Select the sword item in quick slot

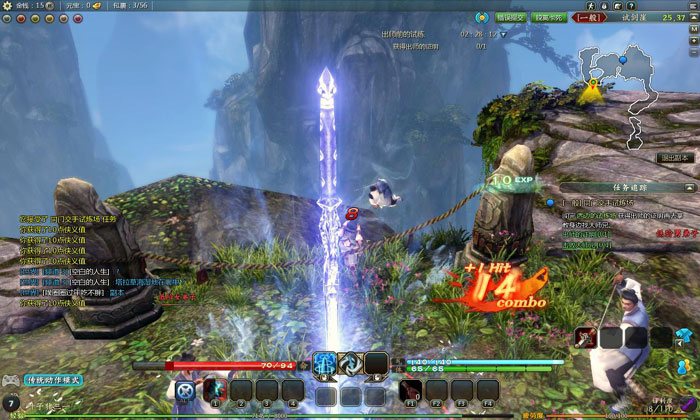585,338
